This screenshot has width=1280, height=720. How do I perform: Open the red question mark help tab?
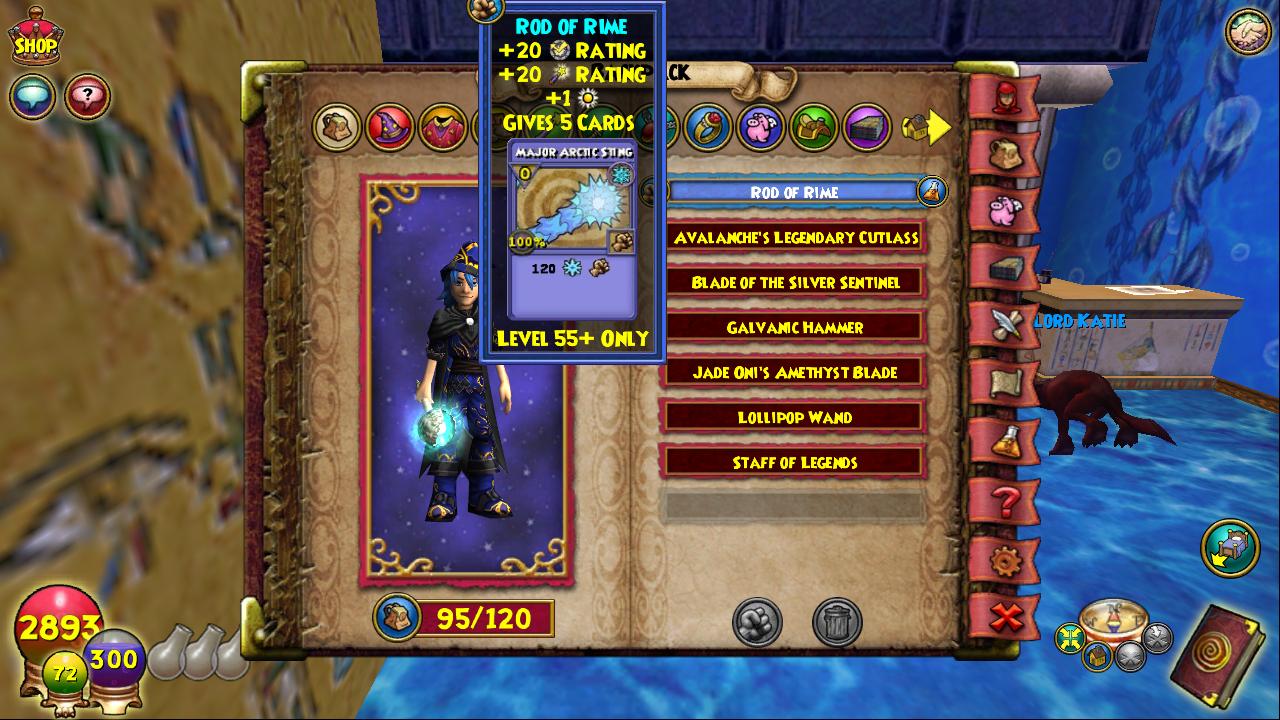point(1005,501)
